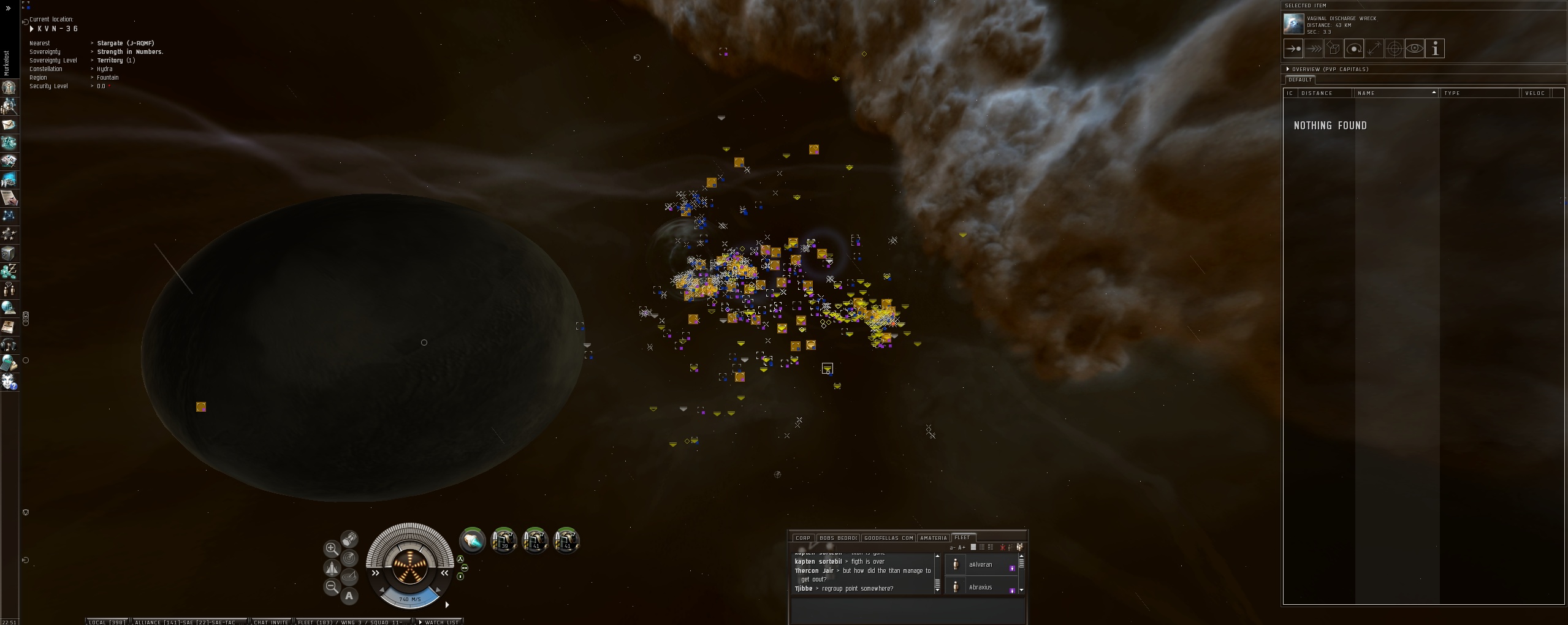The height and width of the screenshot is (625, 1568).
Task: Open the Local chat channel tab
Action: point(107,622)
